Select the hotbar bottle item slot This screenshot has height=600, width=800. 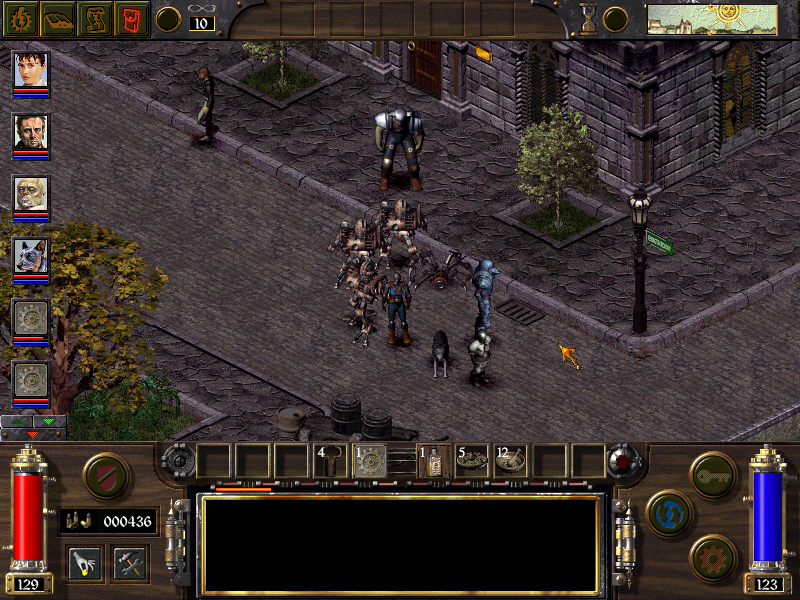coord(433,461)
